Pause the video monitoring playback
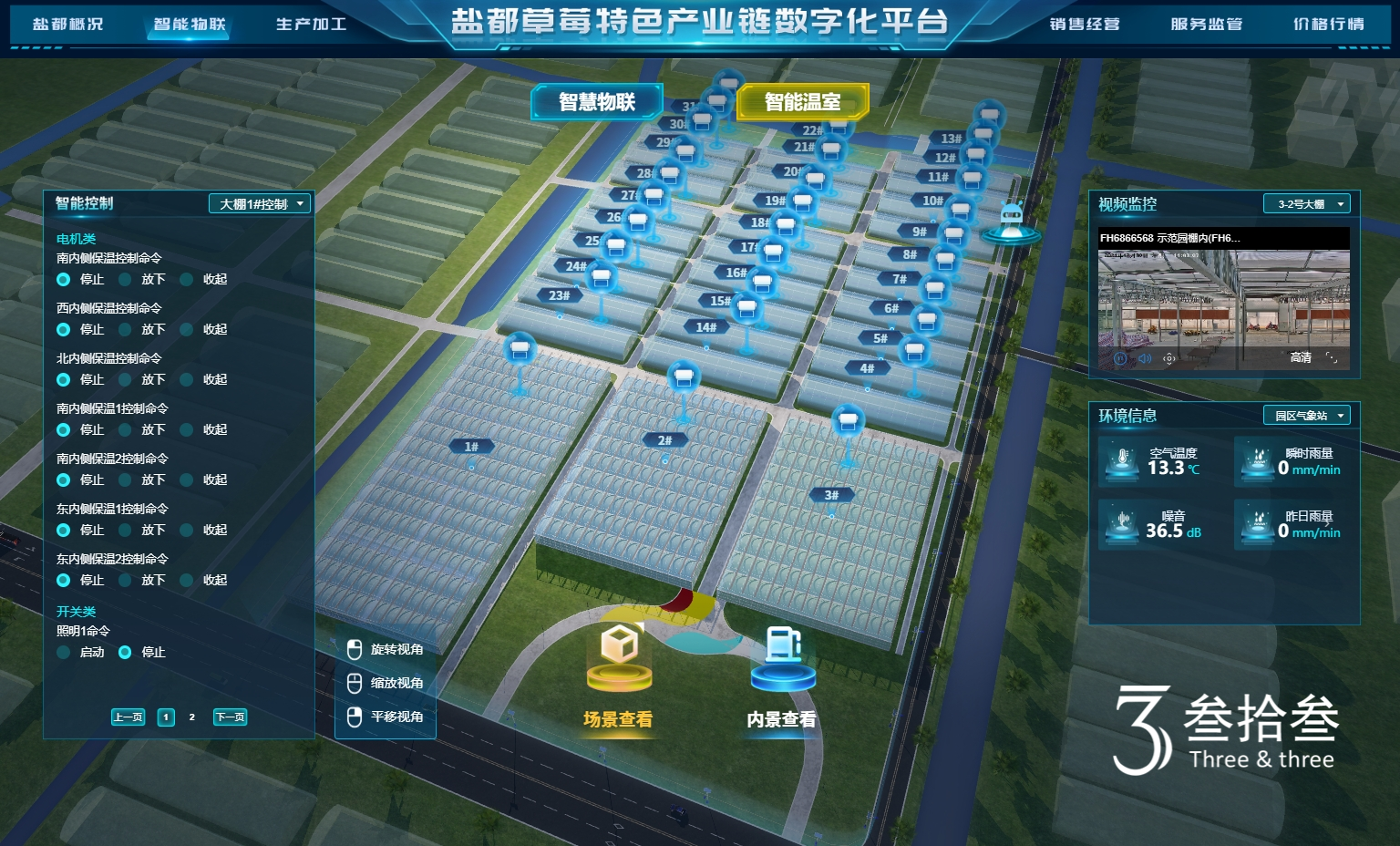 click(x=1120, y=358)
